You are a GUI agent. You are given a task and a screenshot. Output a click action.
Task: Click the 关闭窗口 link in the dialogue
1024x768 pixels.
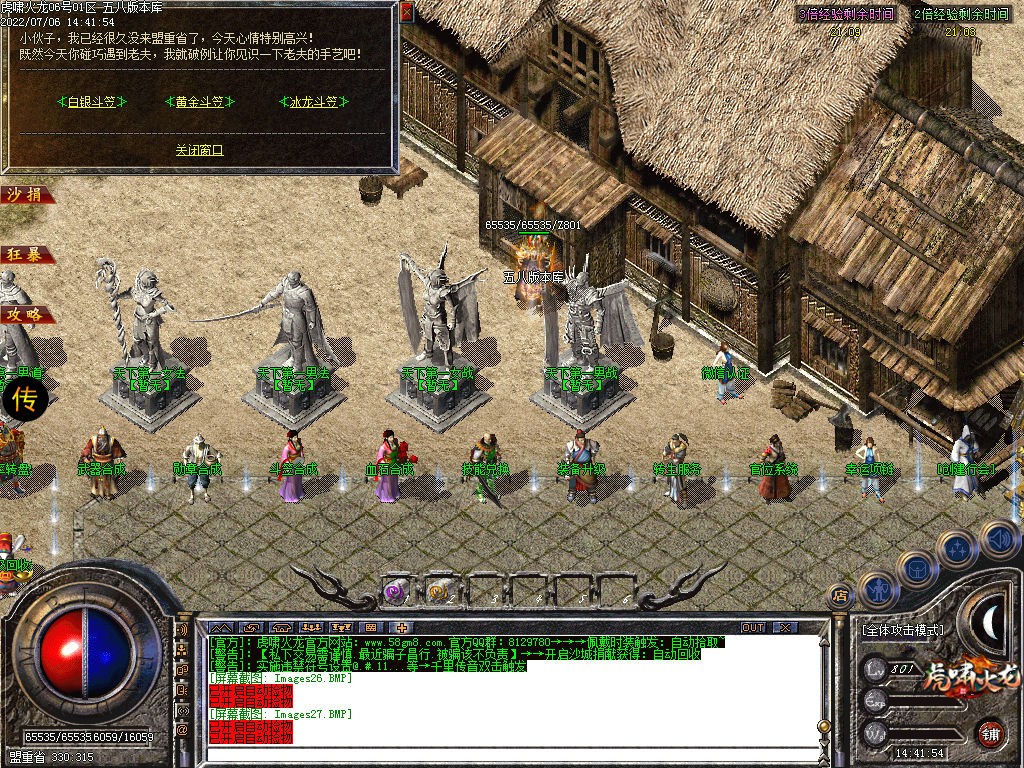point(199,150)
